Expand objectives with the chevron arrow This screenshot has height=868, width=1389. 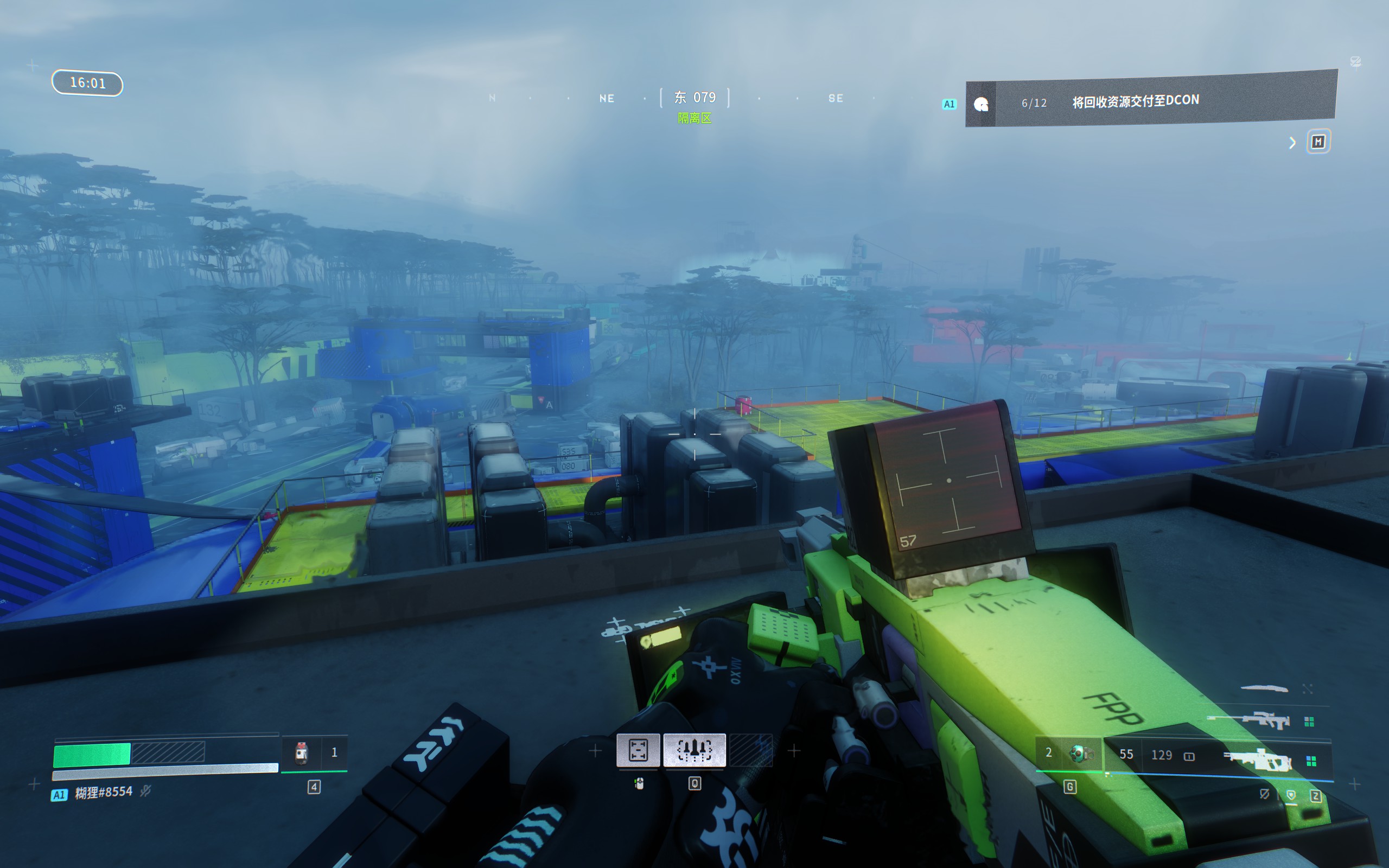(x=1292, y=143)
